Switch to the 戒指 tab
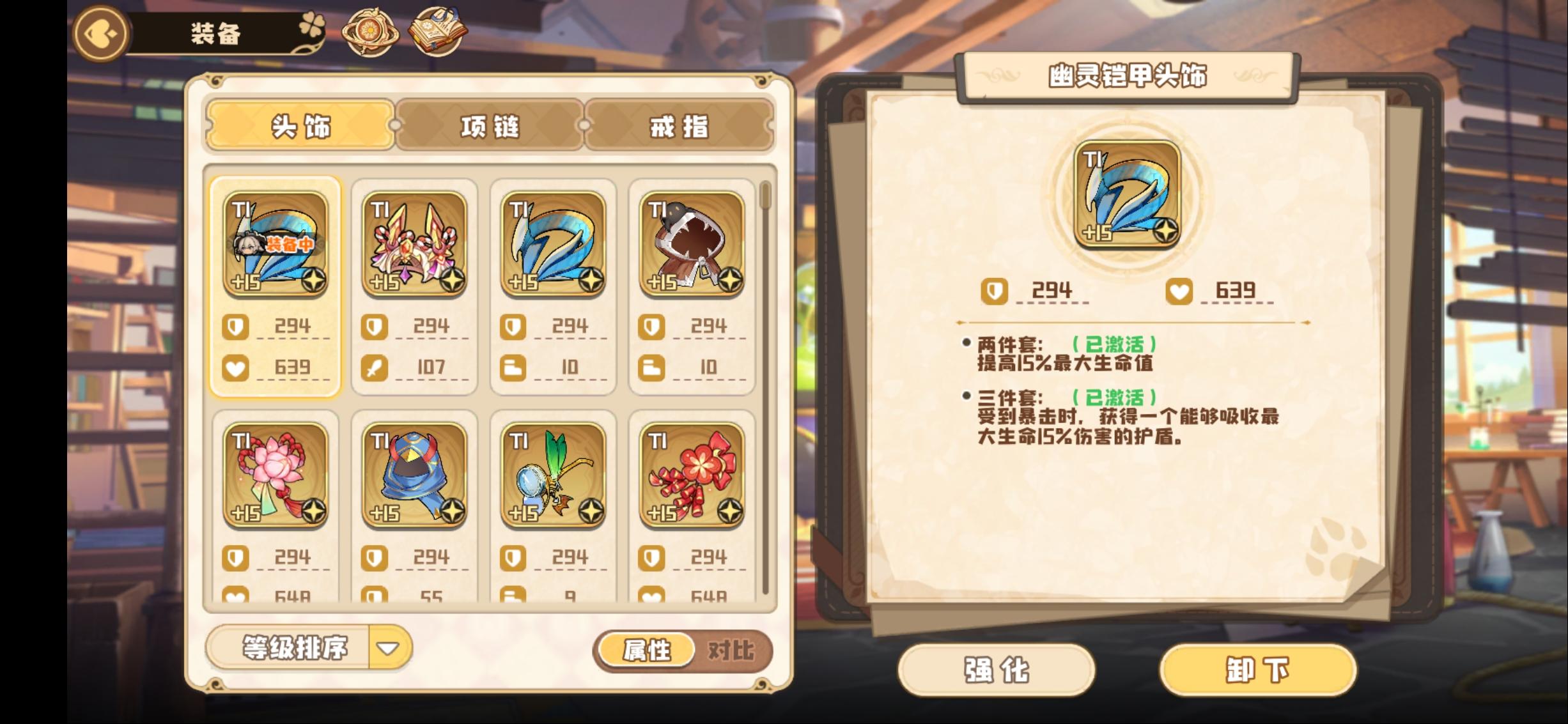This screenshot has height=724, width=1568. coord(678,126)
